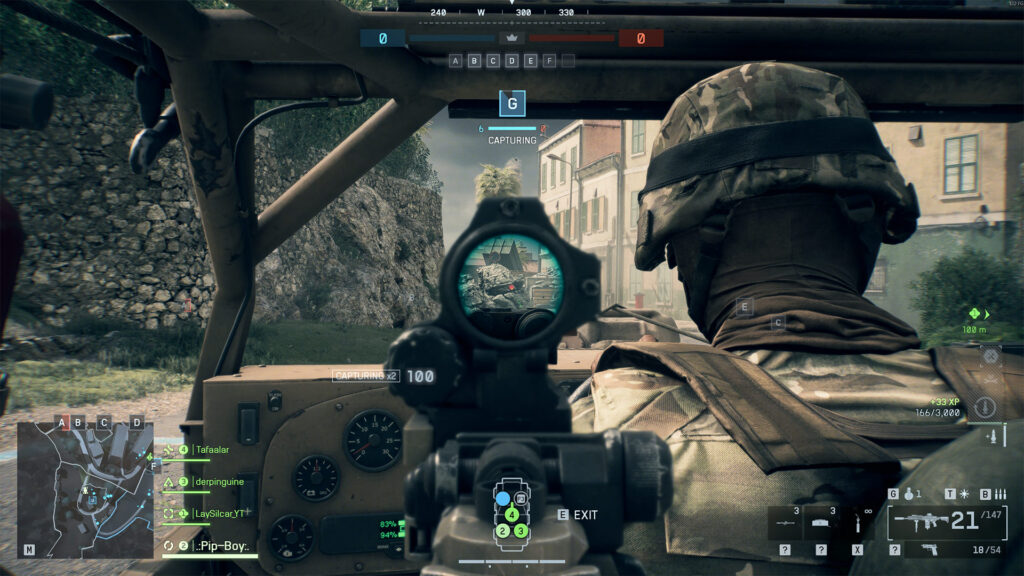The width and height of the screenshot is (1024, 576).
Task: Select the frag grenade icon
Action: click(906, 494)
